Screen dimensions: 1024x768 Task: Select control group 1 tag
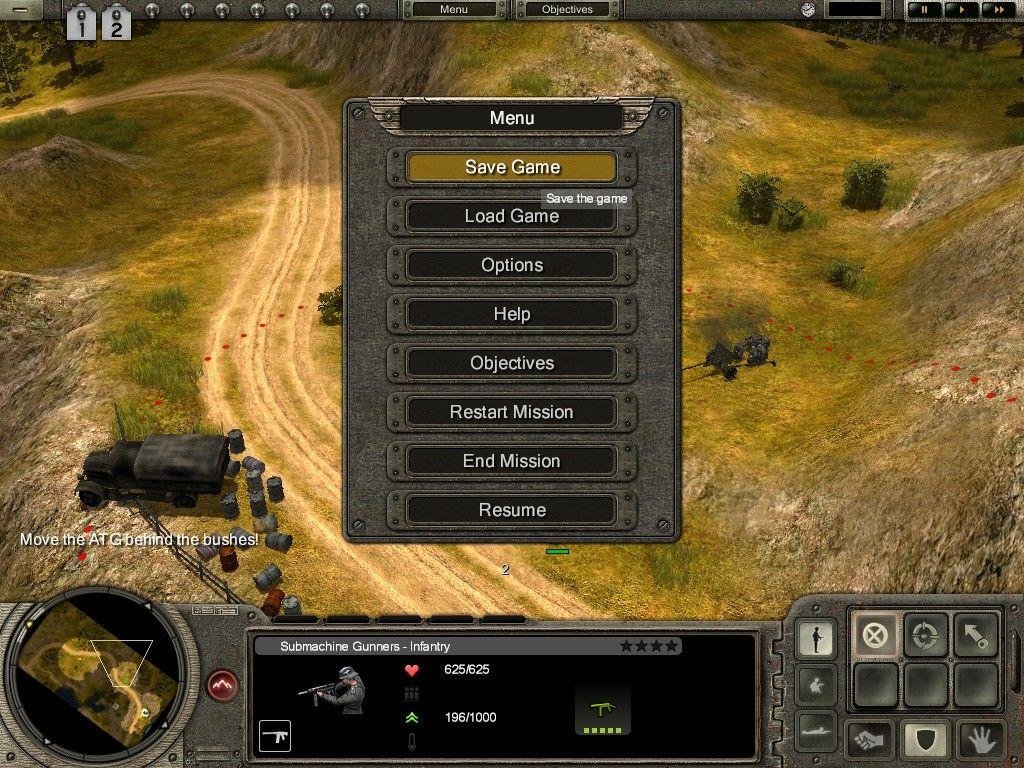pyautogui.click(x=81, y=22)
